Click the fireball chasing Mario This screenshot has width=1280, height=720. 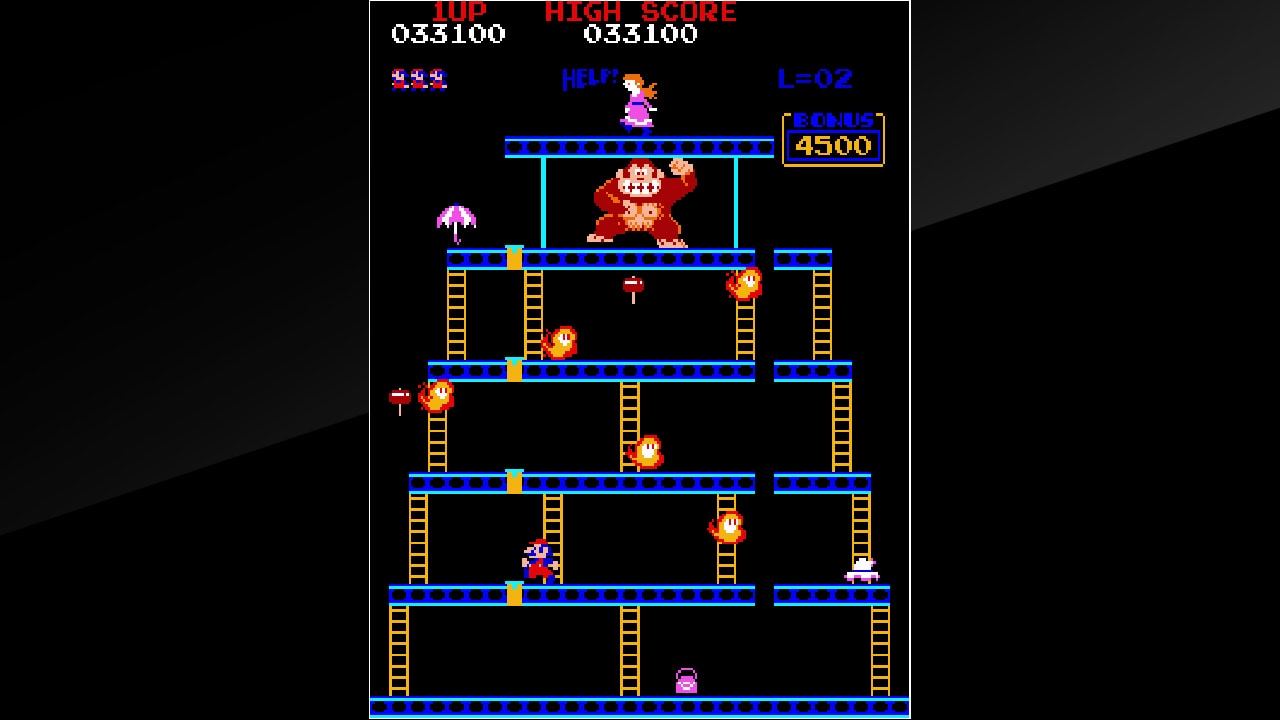[727, 525]
